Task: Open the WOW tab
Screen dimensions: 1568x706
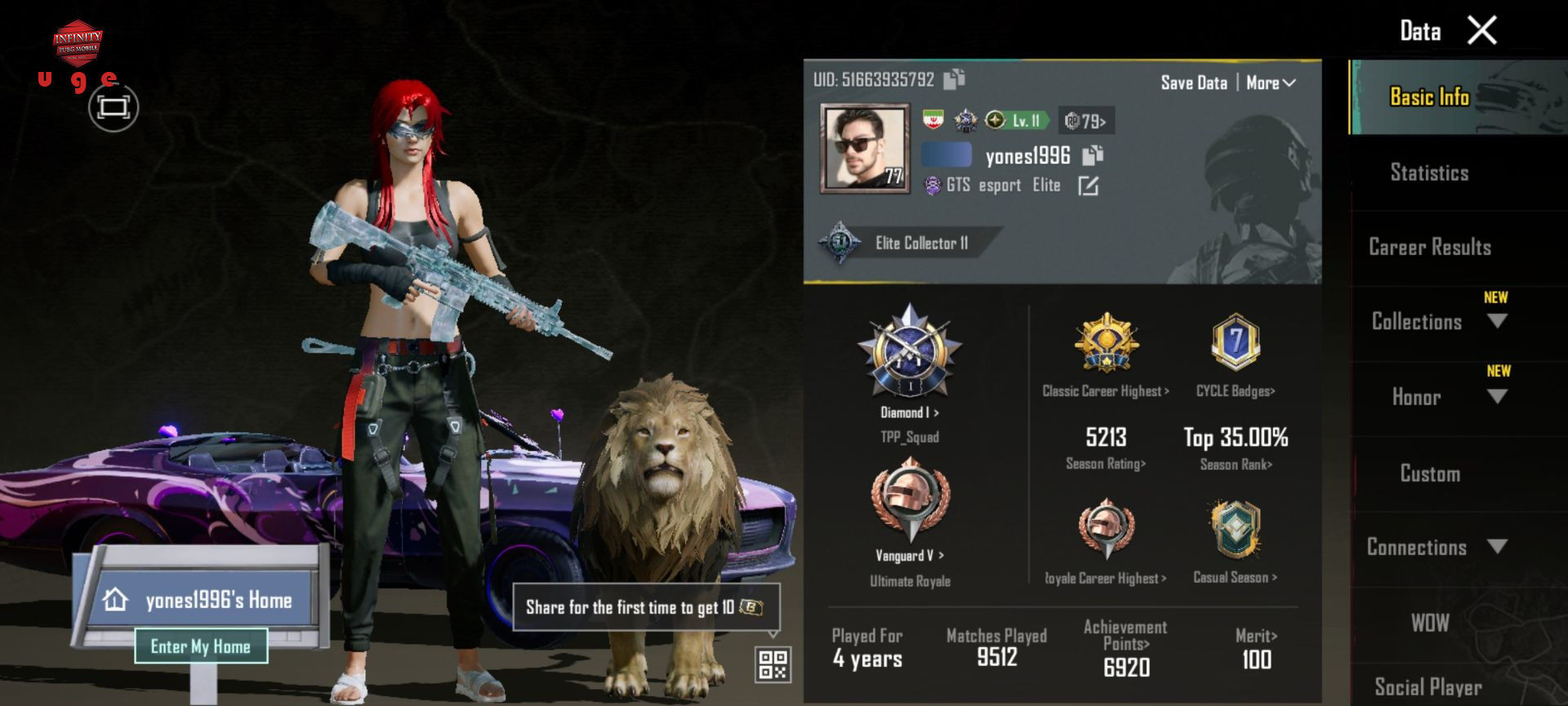Action: 1430,623
